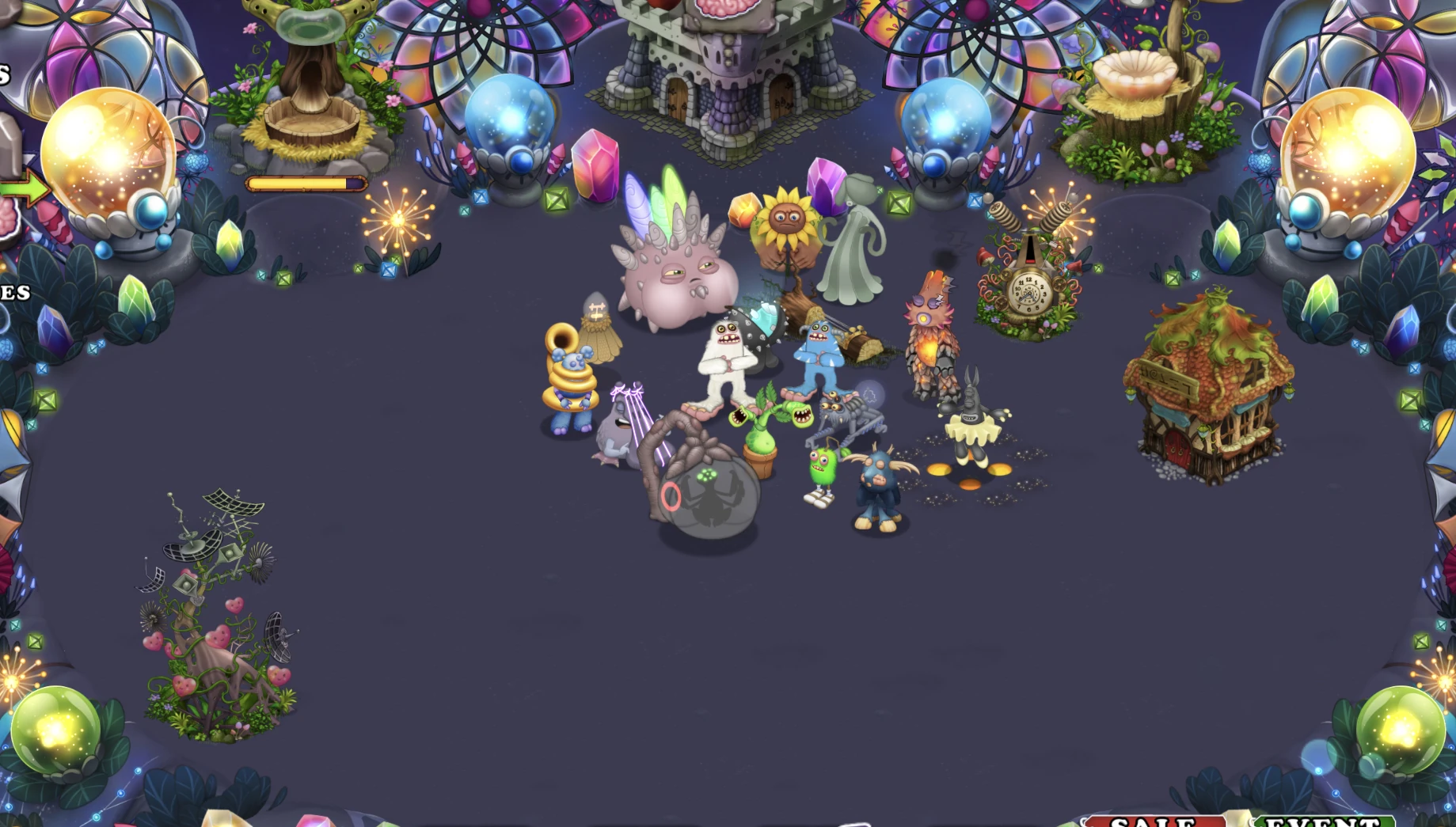Screen dimensions: 1456x827
Task: Select the brain-shaped treat icon on left edge
Action: (x=10, y=215)
